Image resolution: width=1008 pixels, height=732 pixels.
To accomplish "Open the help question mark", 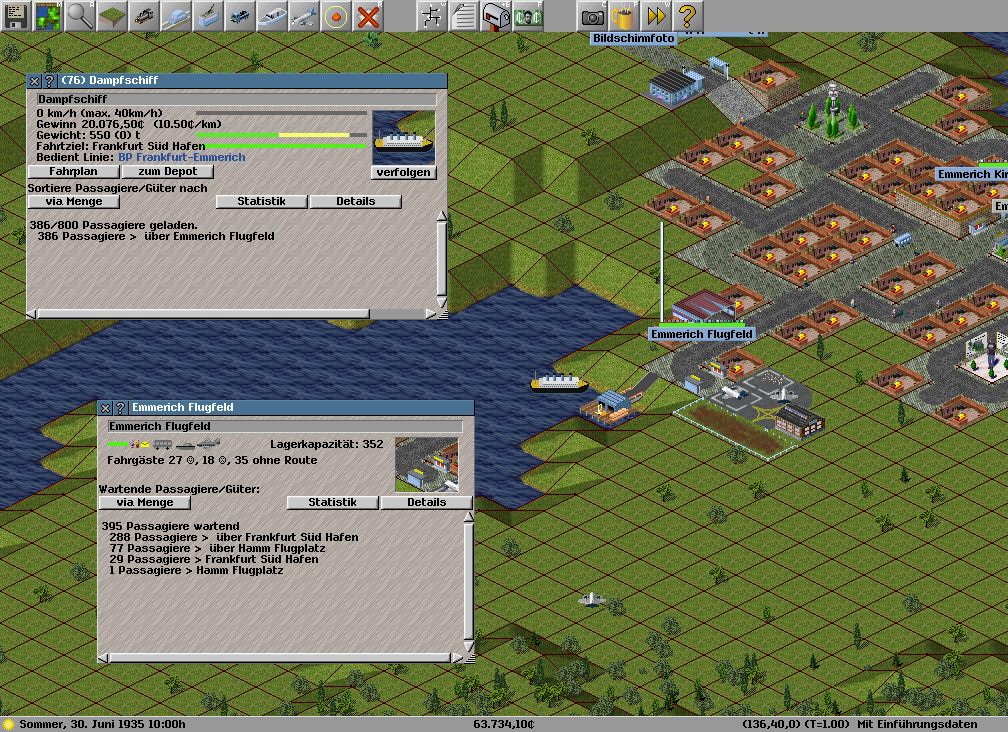I will (687, 16).
